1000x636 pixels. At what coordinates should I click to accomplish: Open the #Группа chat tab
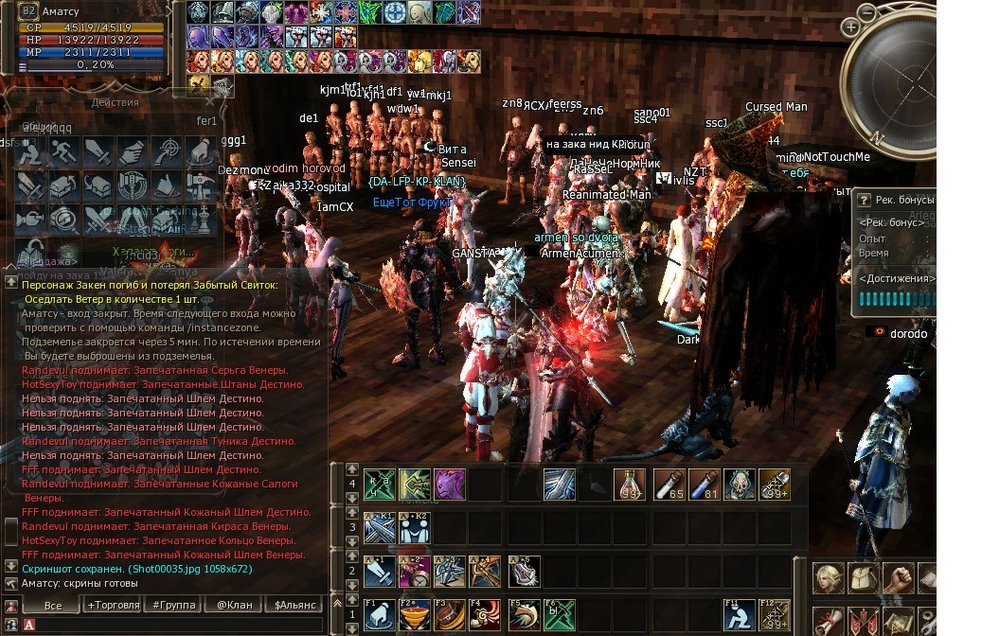[170, 605]
